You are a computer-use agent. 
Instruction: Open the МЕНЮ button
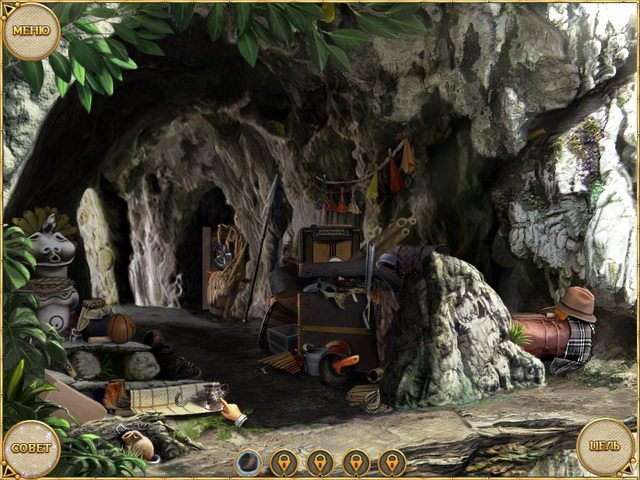(31, 31)
